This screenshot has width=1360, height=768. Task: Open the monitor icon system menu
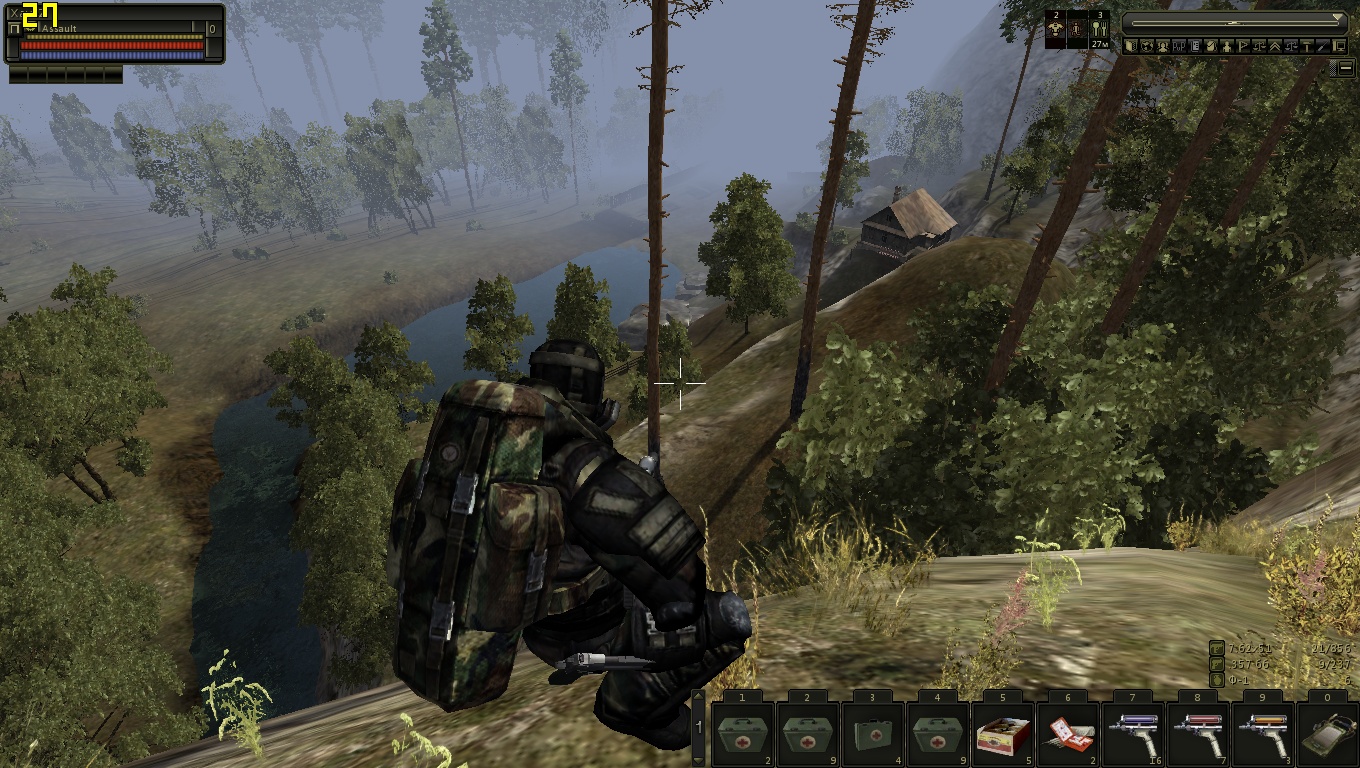coord(1339,46)
